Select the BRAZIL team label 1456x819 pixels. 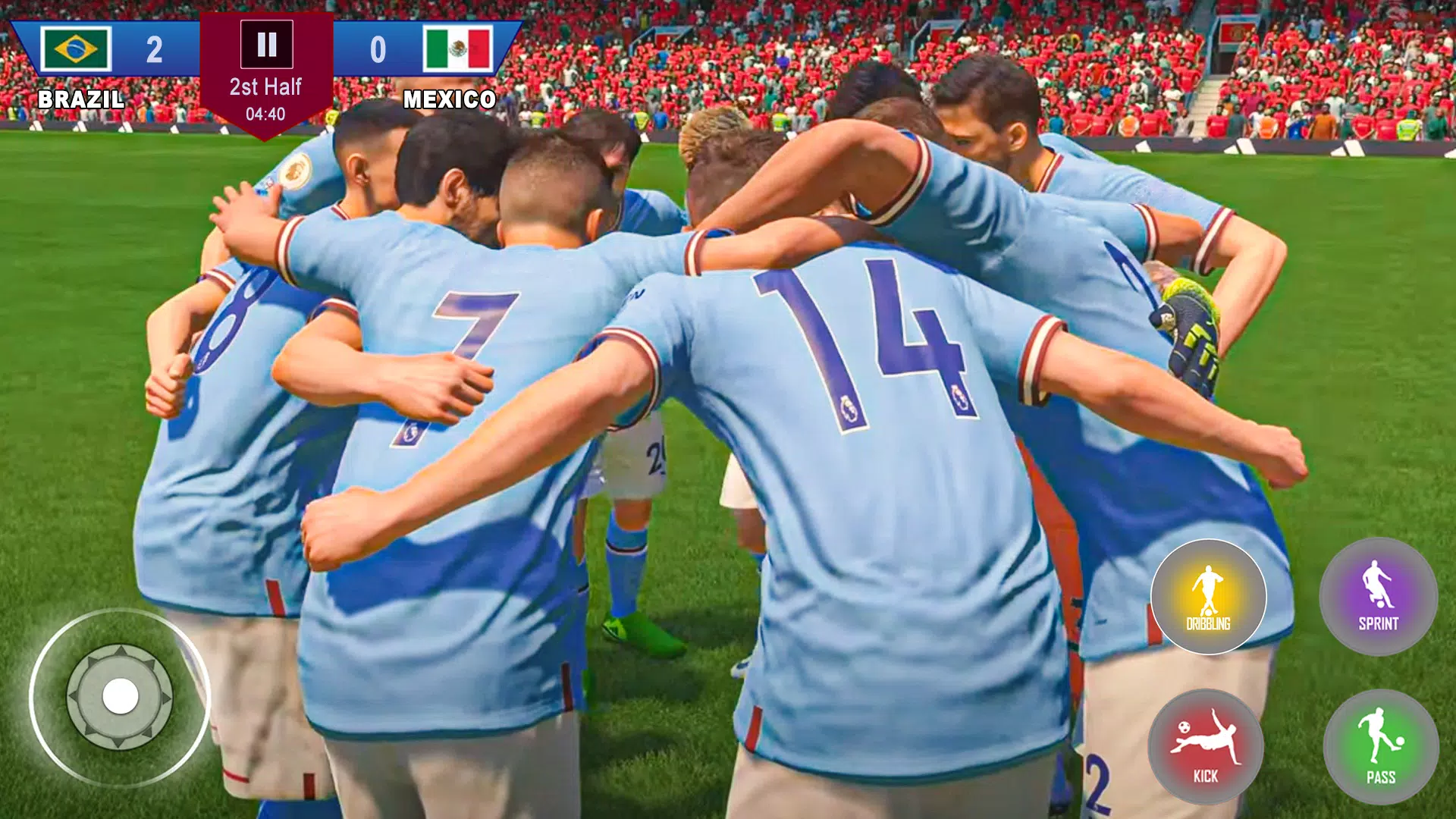click(81, 97)
